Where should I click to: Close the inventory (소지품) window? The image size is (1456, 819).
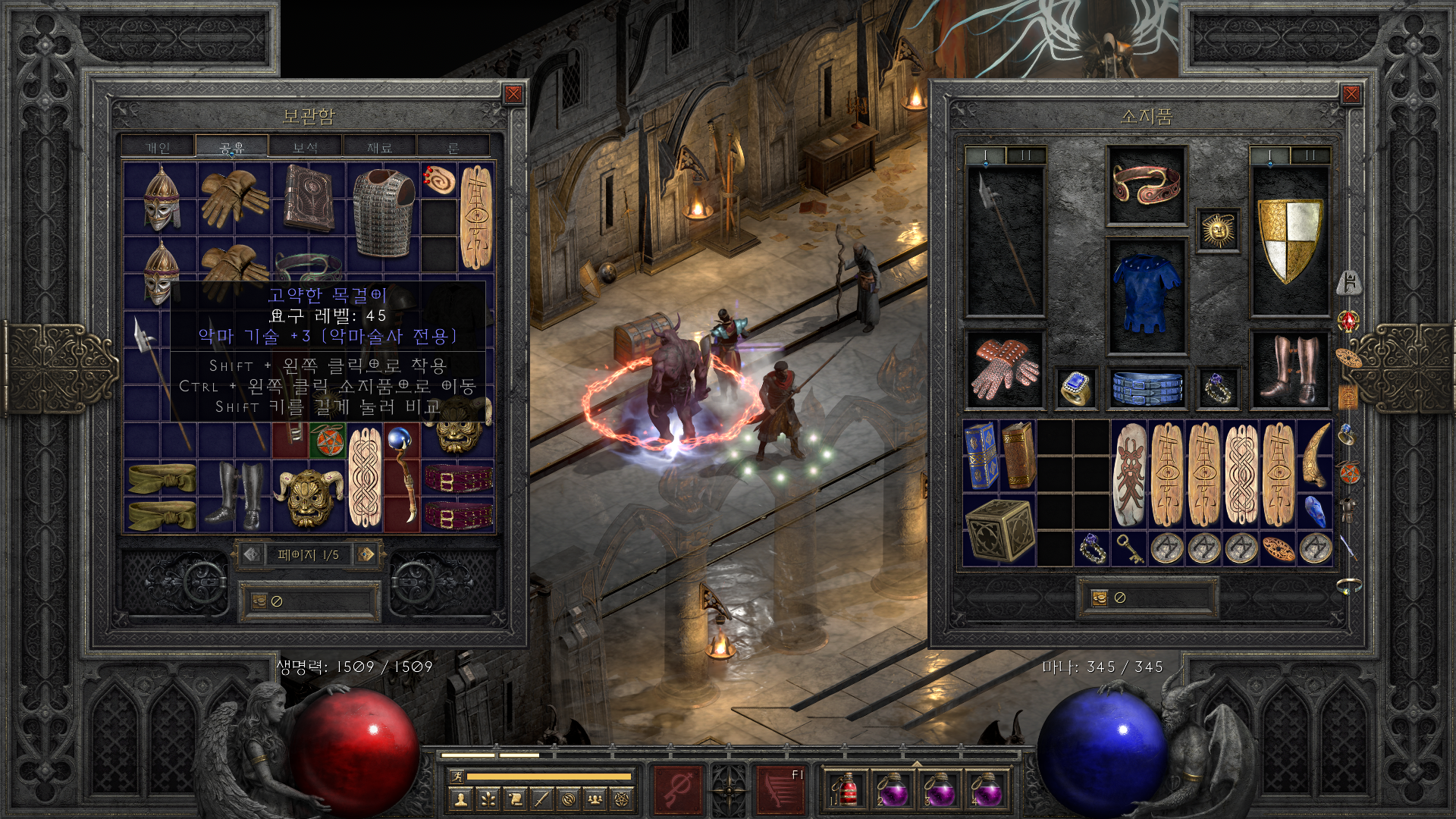[1351, 94]
